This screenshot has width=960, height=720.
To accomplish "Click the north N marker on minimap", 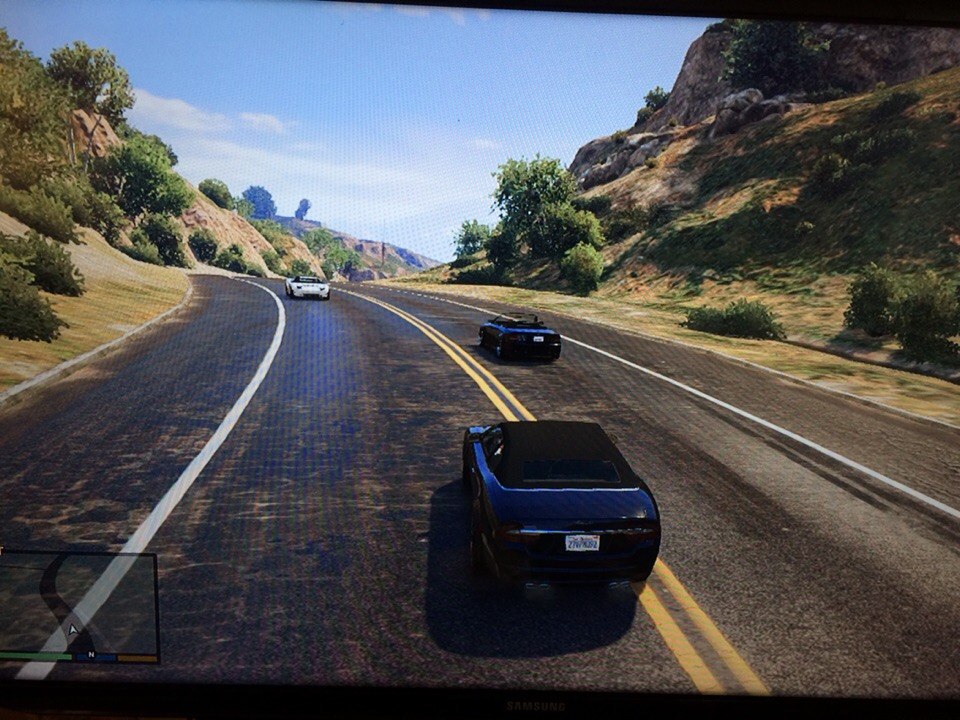I will 91,655.
